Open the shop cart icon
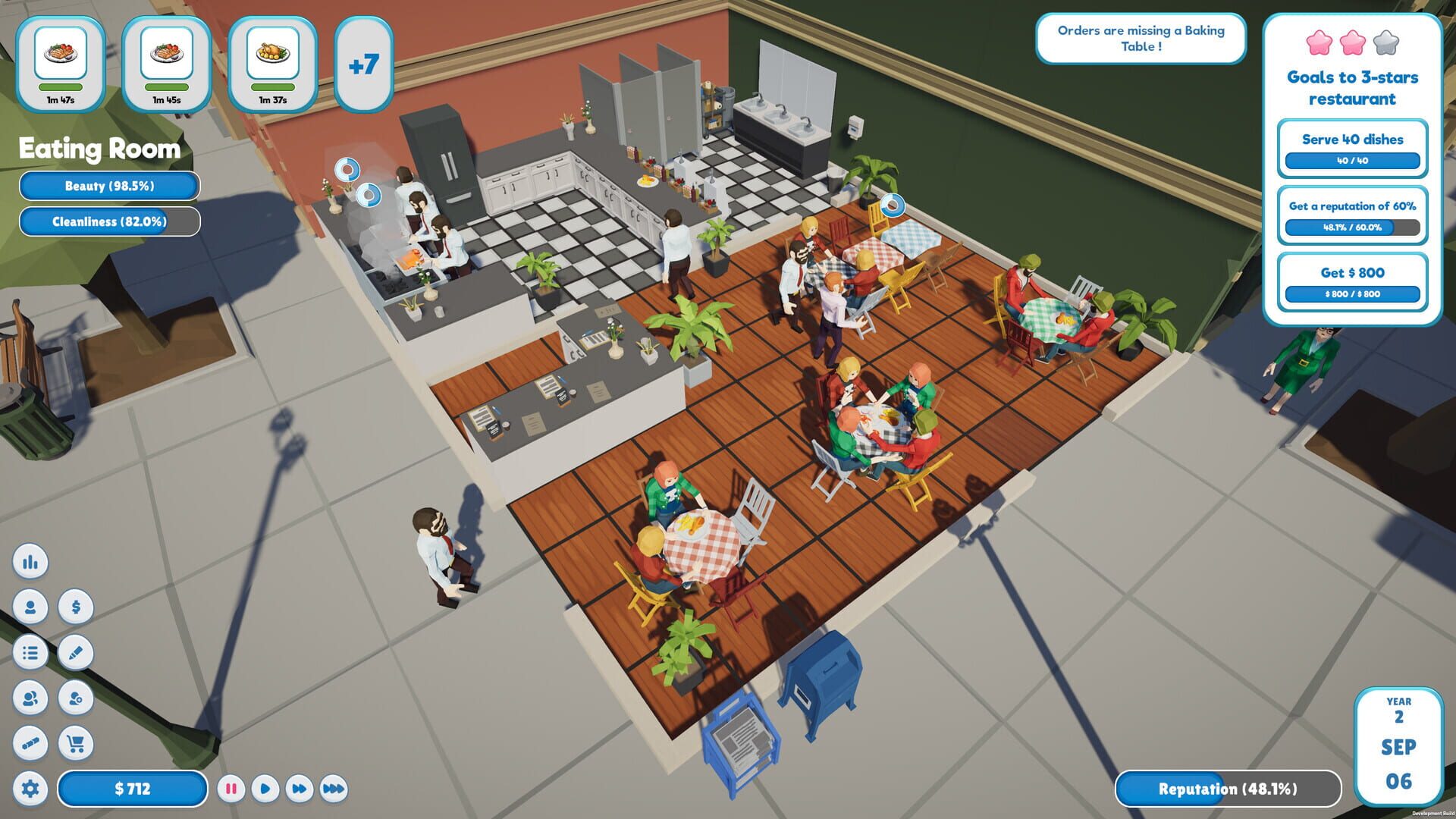Viewport: 1456px width, 819px height. (76, 743)
